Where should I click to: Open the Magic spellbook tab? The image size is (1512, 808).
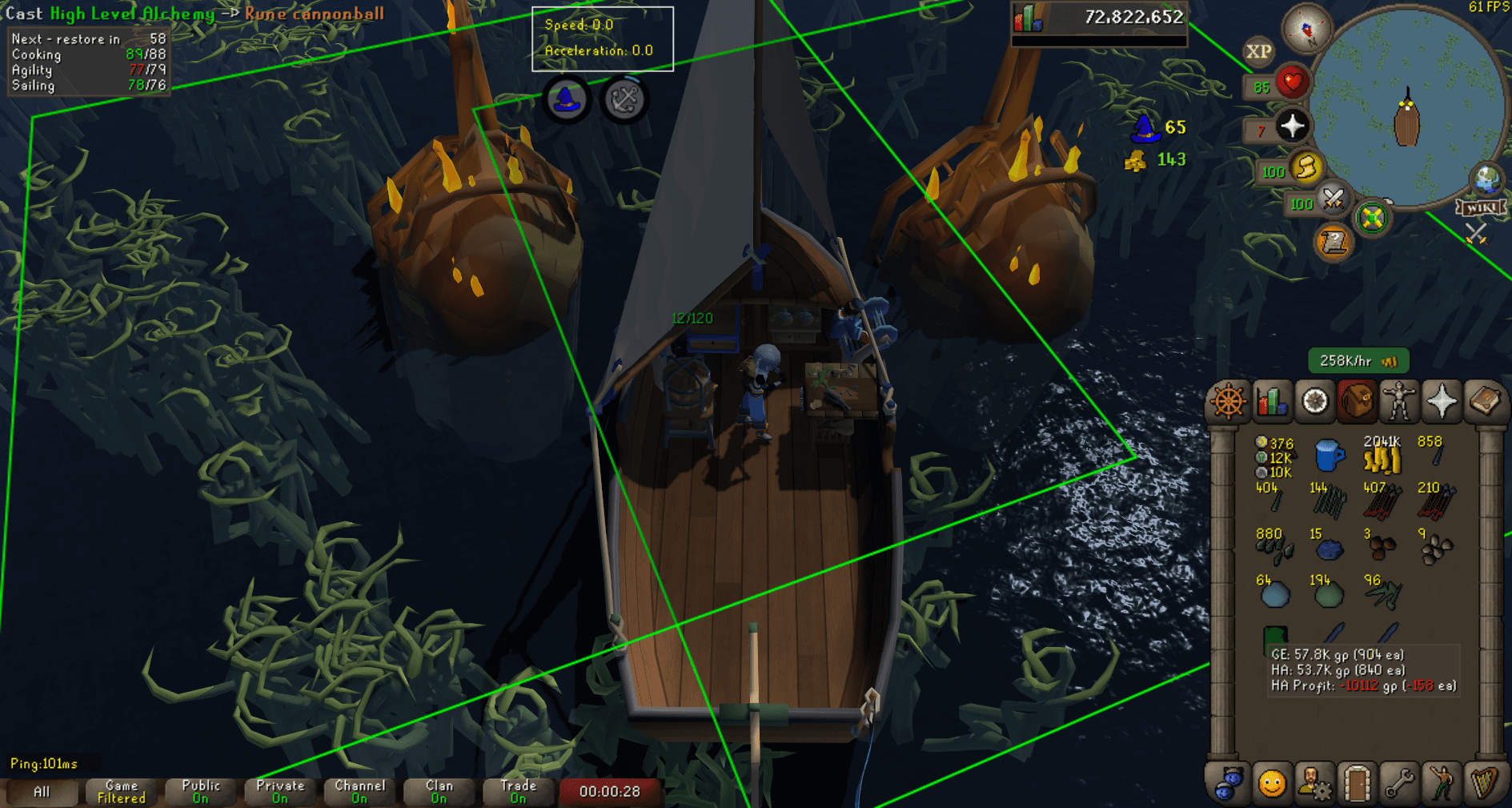1486,400
